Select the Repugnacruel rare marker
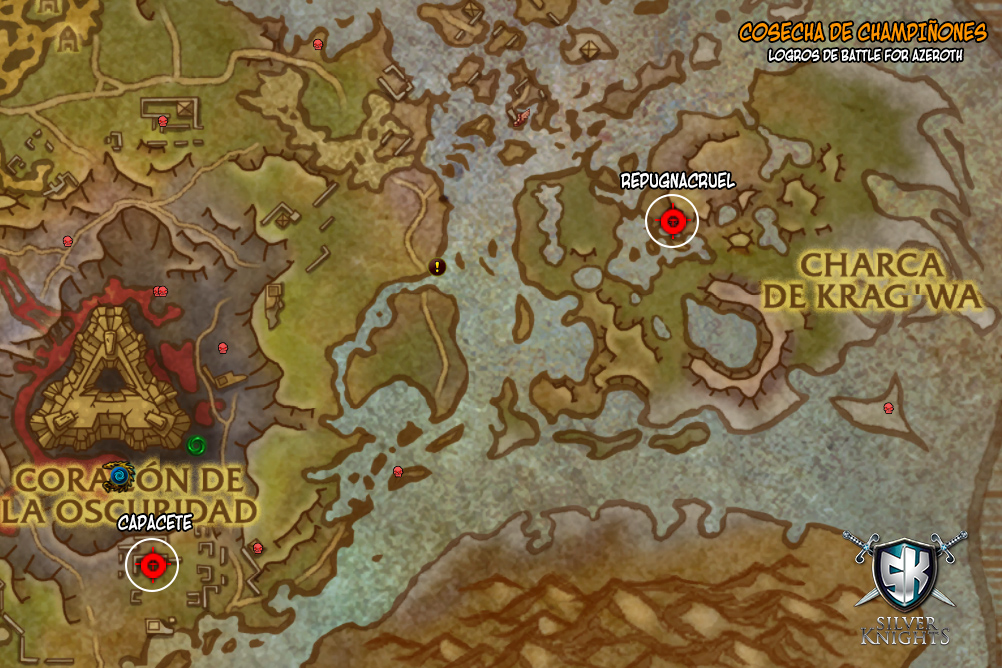This screenshot has height=668, width=1002. (671, 219)
